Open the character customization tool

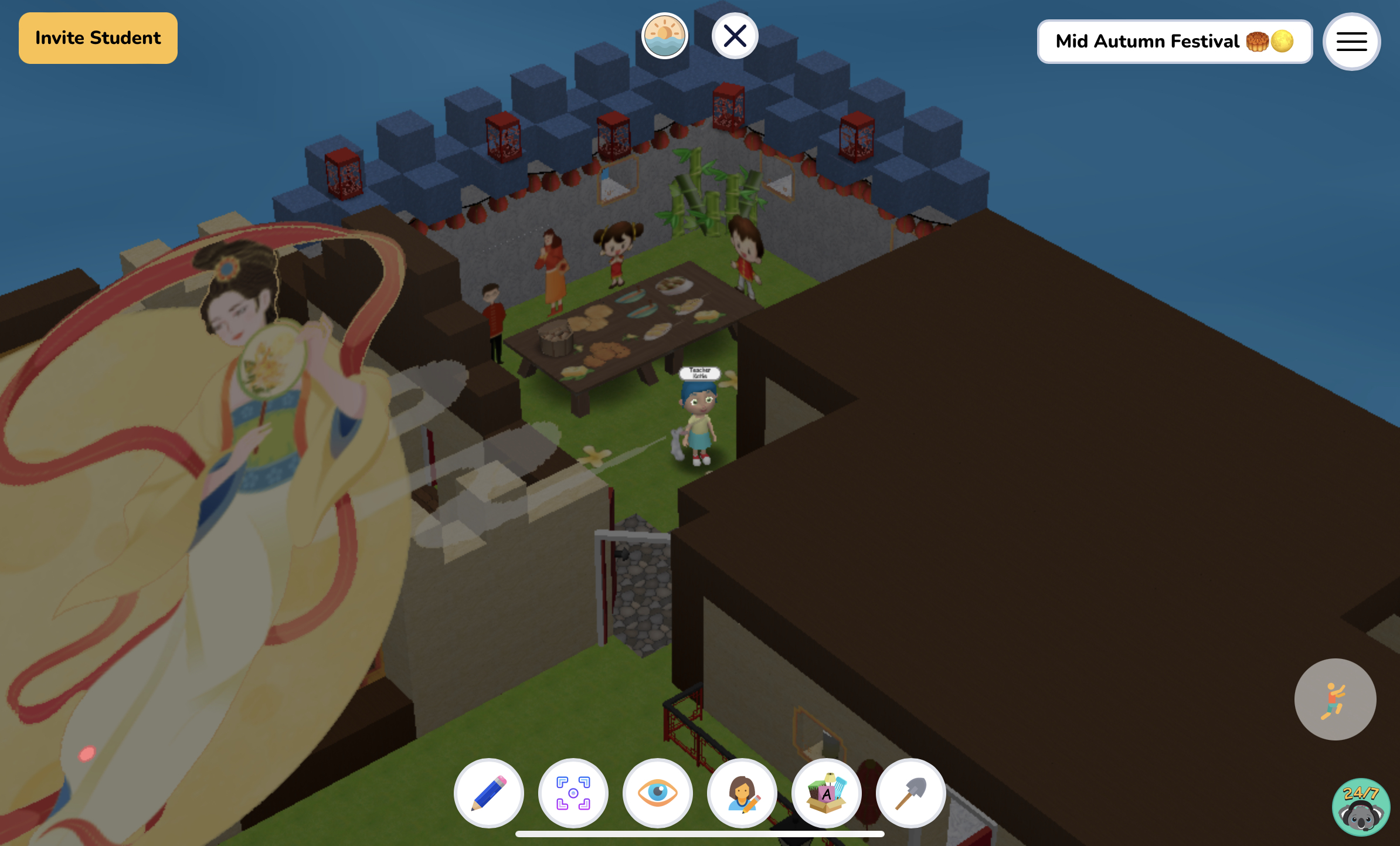742,793
